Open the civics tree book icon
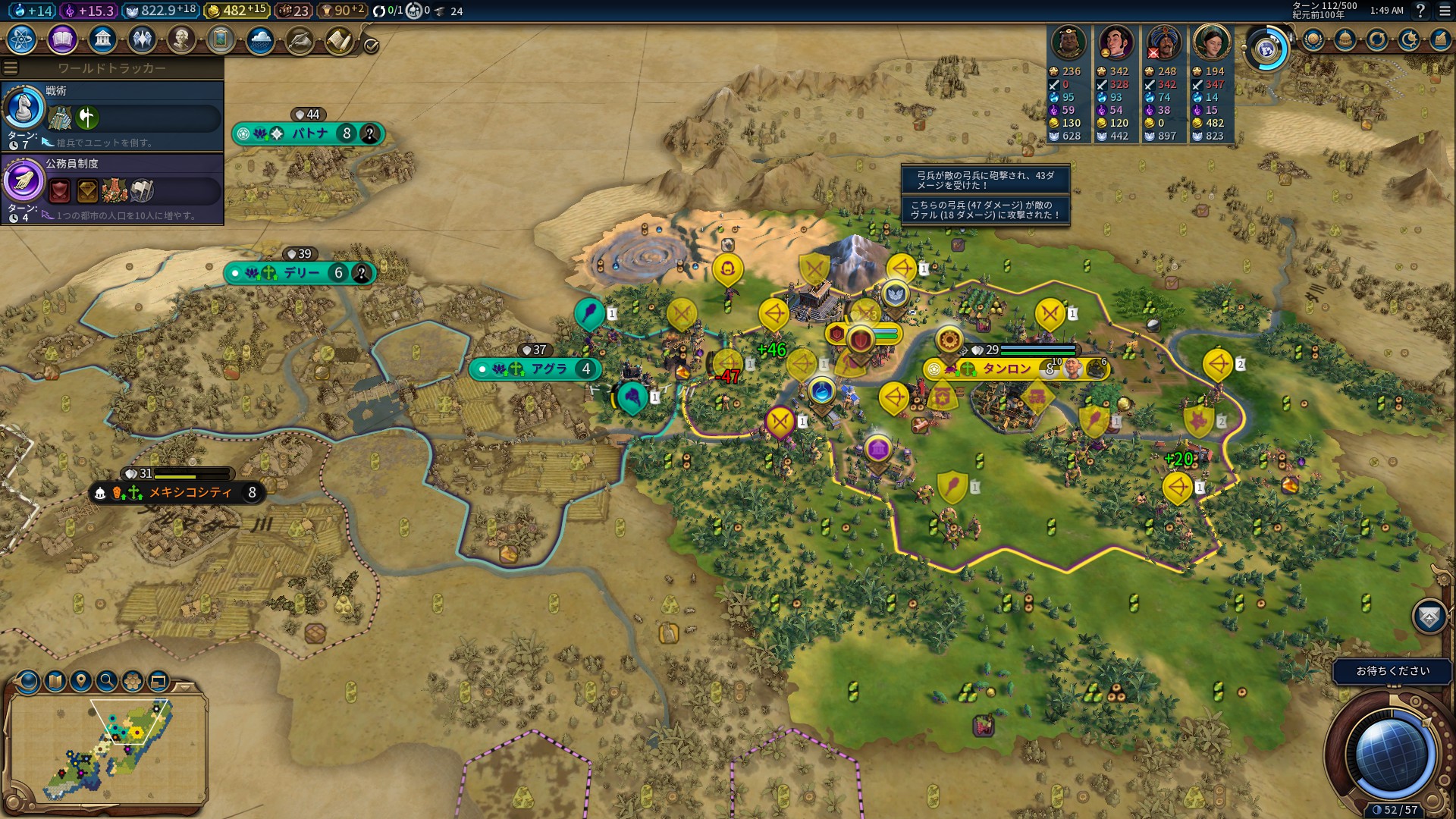The height and width of the screenshot is (819, 1456). pos(62,39)
